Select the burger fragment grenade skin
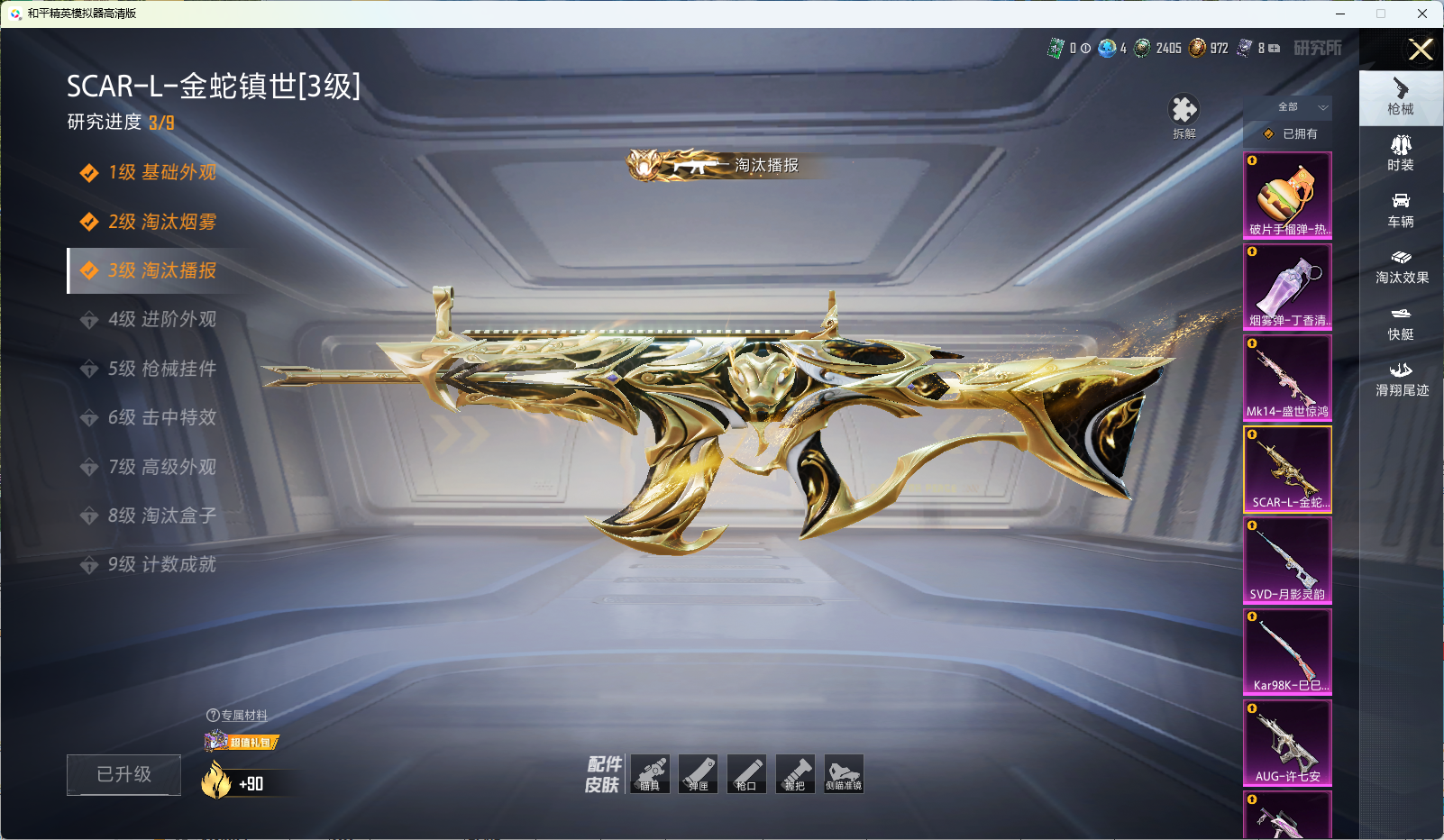The height and width of the screenshot is (840, 1444). tap(1287, 196)
